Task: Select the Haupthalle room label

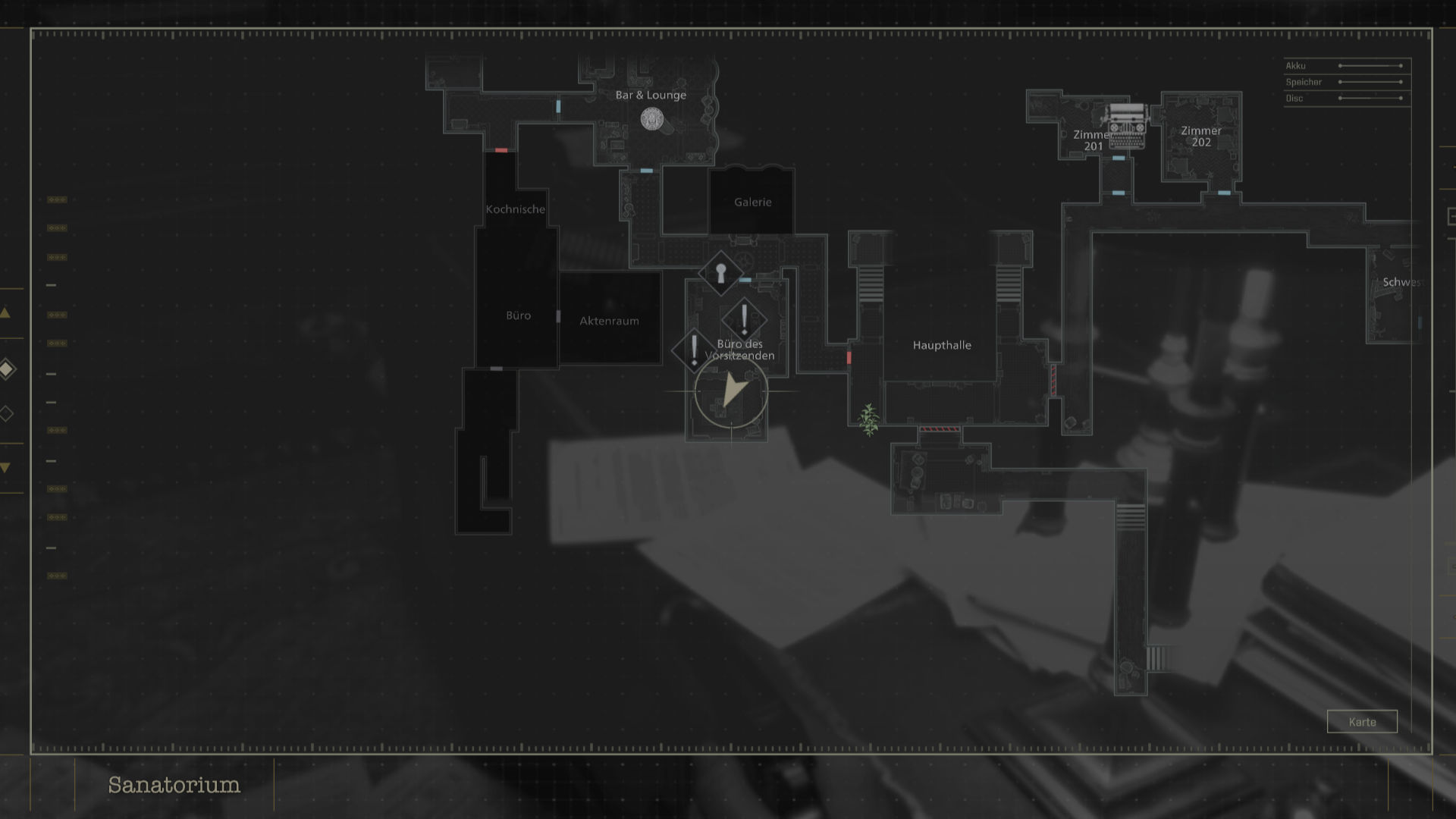Action: 941,345
